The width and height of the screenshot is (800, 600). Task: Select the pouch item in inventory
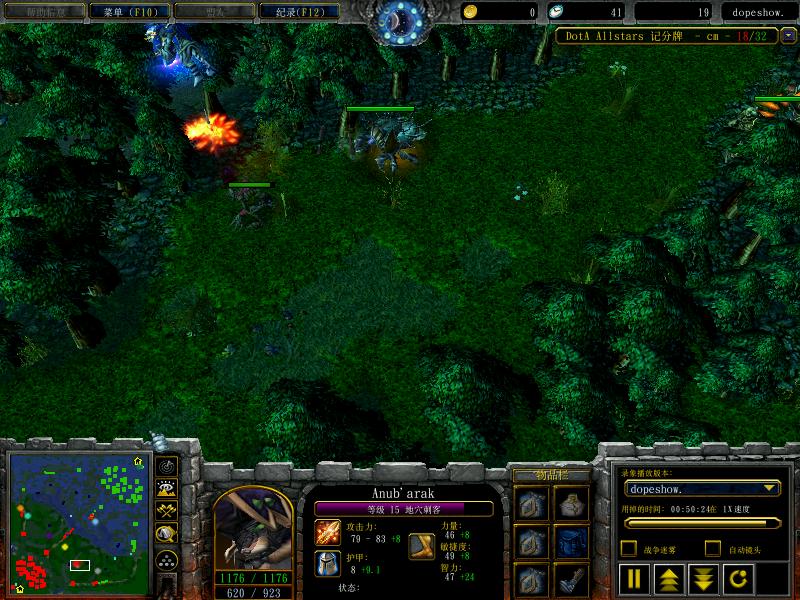(573, 503)
